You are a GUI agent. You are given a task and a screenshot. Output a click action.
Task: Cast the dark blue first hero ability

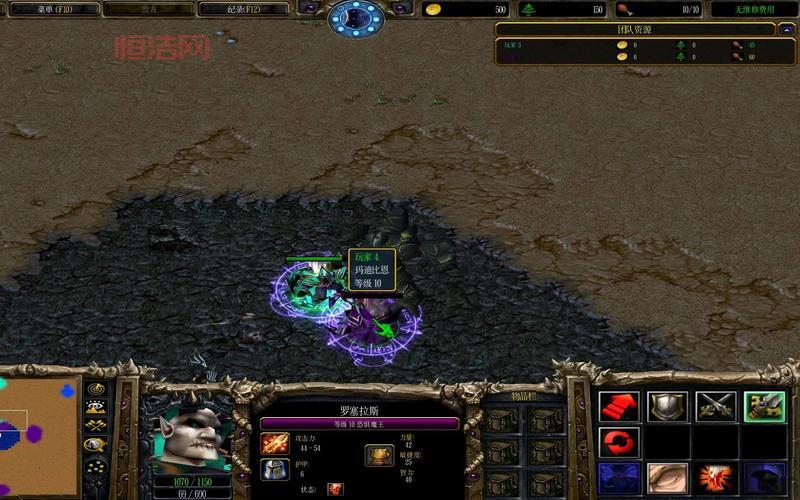click(618, 477)
